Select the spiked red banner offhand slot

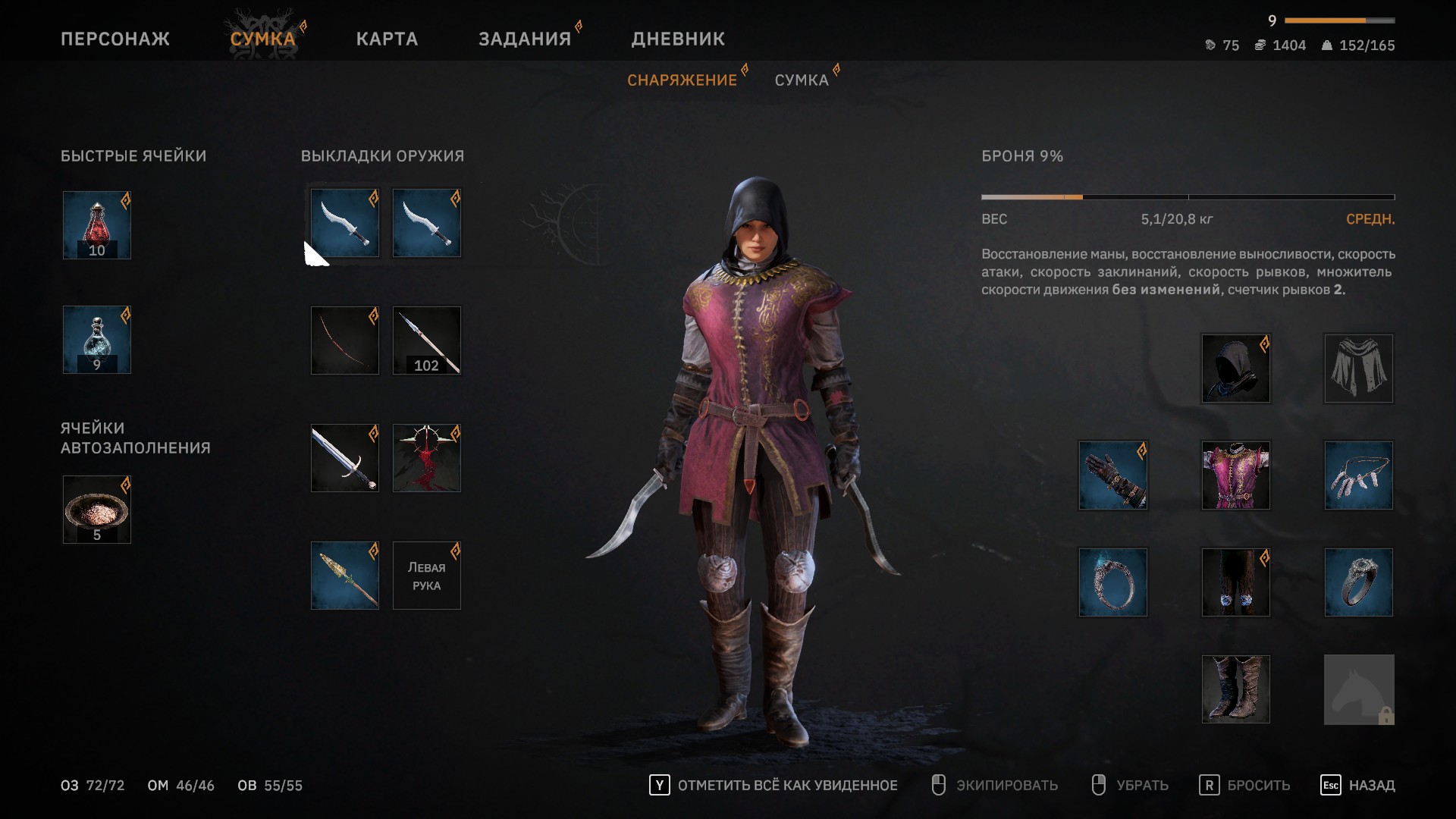click(427, 458)
